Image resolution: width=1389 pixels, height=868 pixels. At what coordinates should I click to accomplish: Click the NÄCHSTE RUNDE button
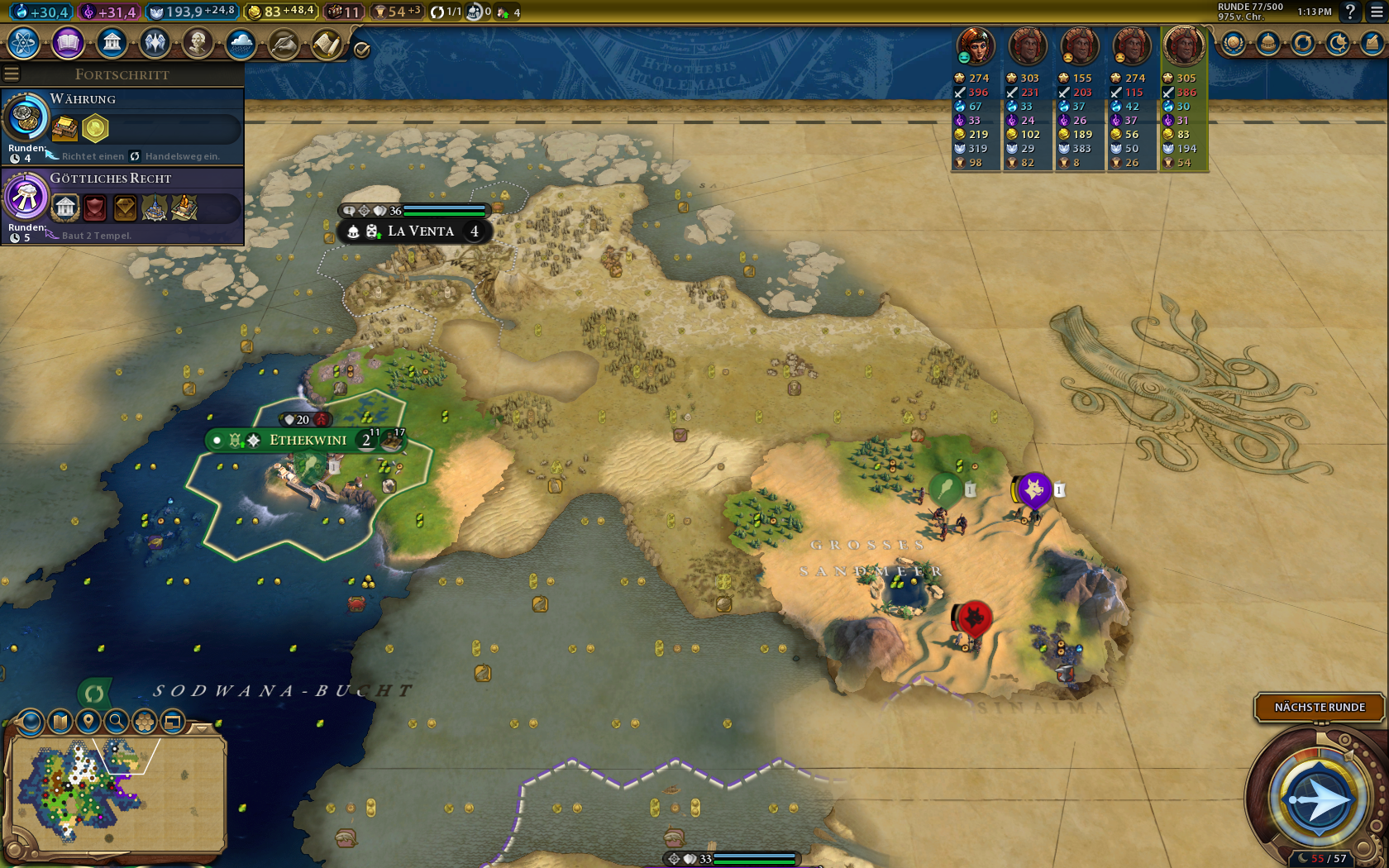click(x=1319, y=707)
